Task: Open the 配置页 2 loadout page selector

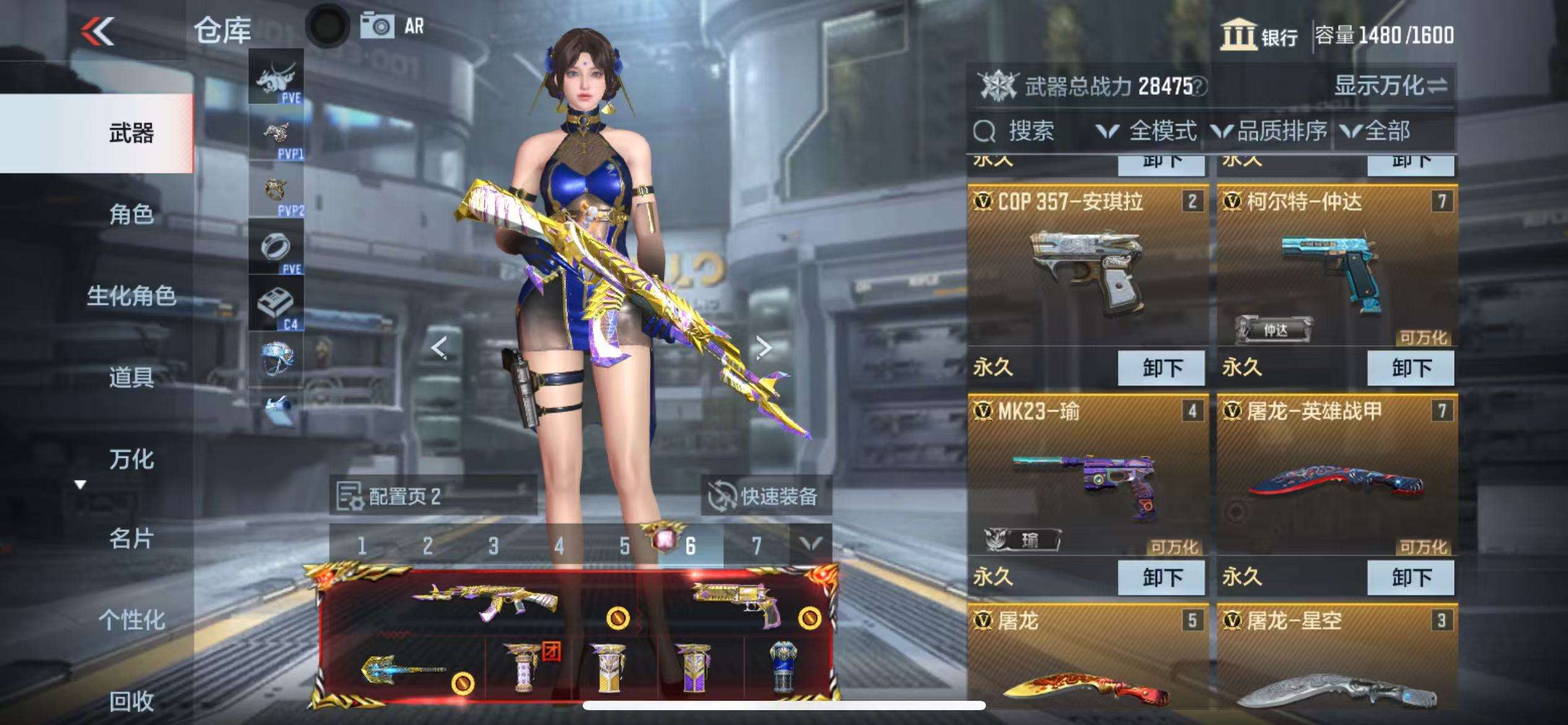Action: click(x=432, y=496)
